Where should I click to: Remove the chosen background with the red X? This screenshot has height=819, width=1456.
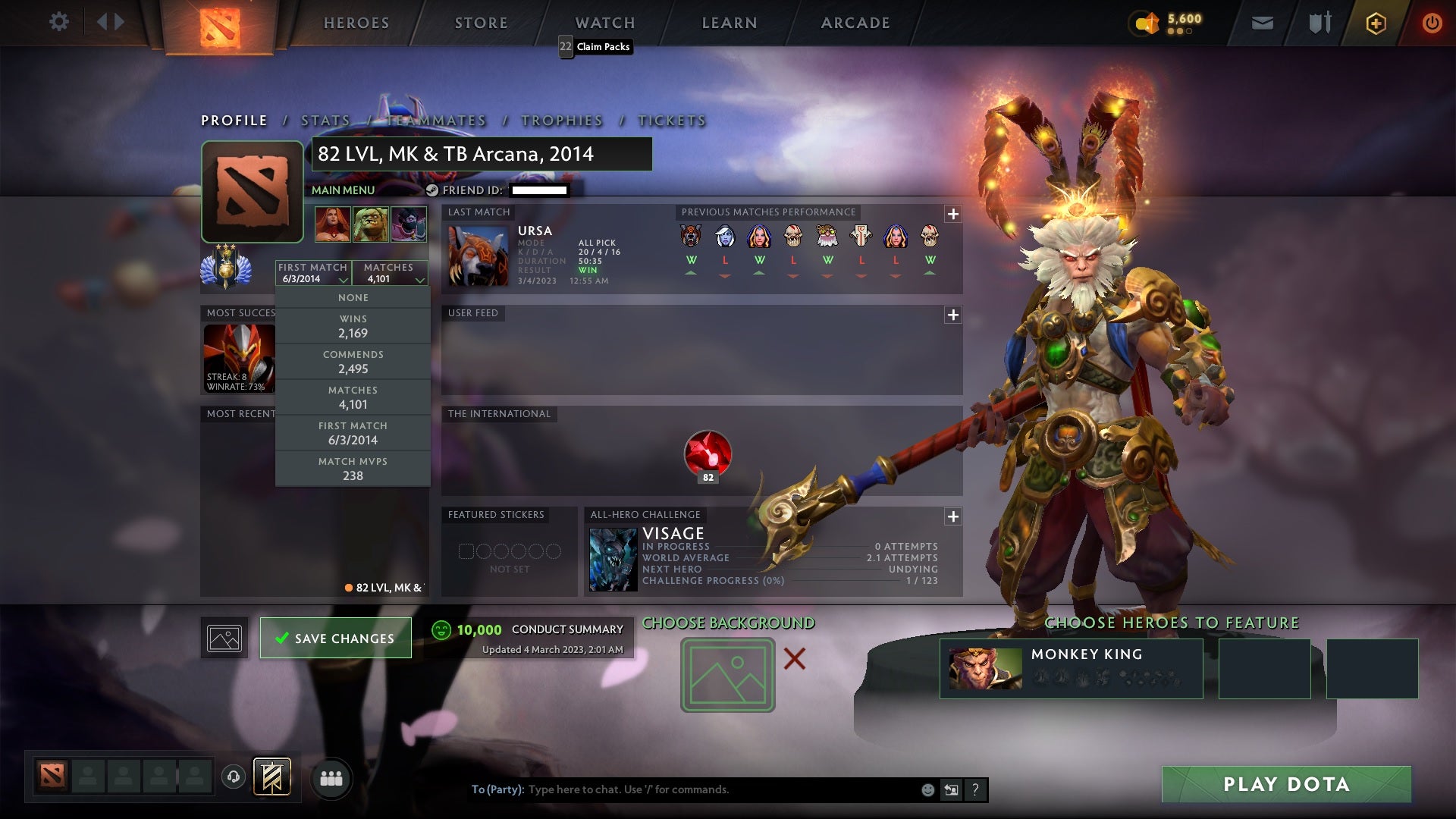(x=794, y=658)
